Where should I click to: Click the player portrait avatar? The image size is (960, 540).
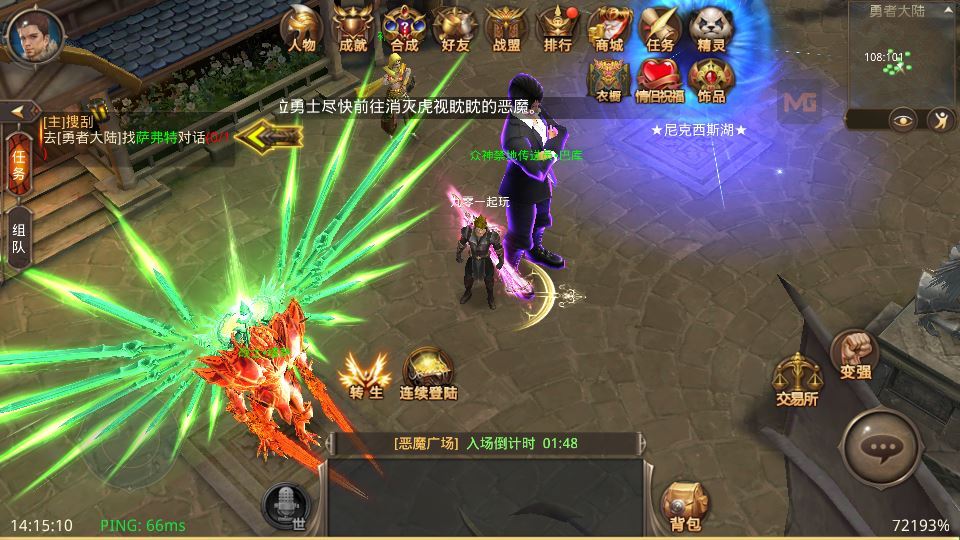coord(34,35)
